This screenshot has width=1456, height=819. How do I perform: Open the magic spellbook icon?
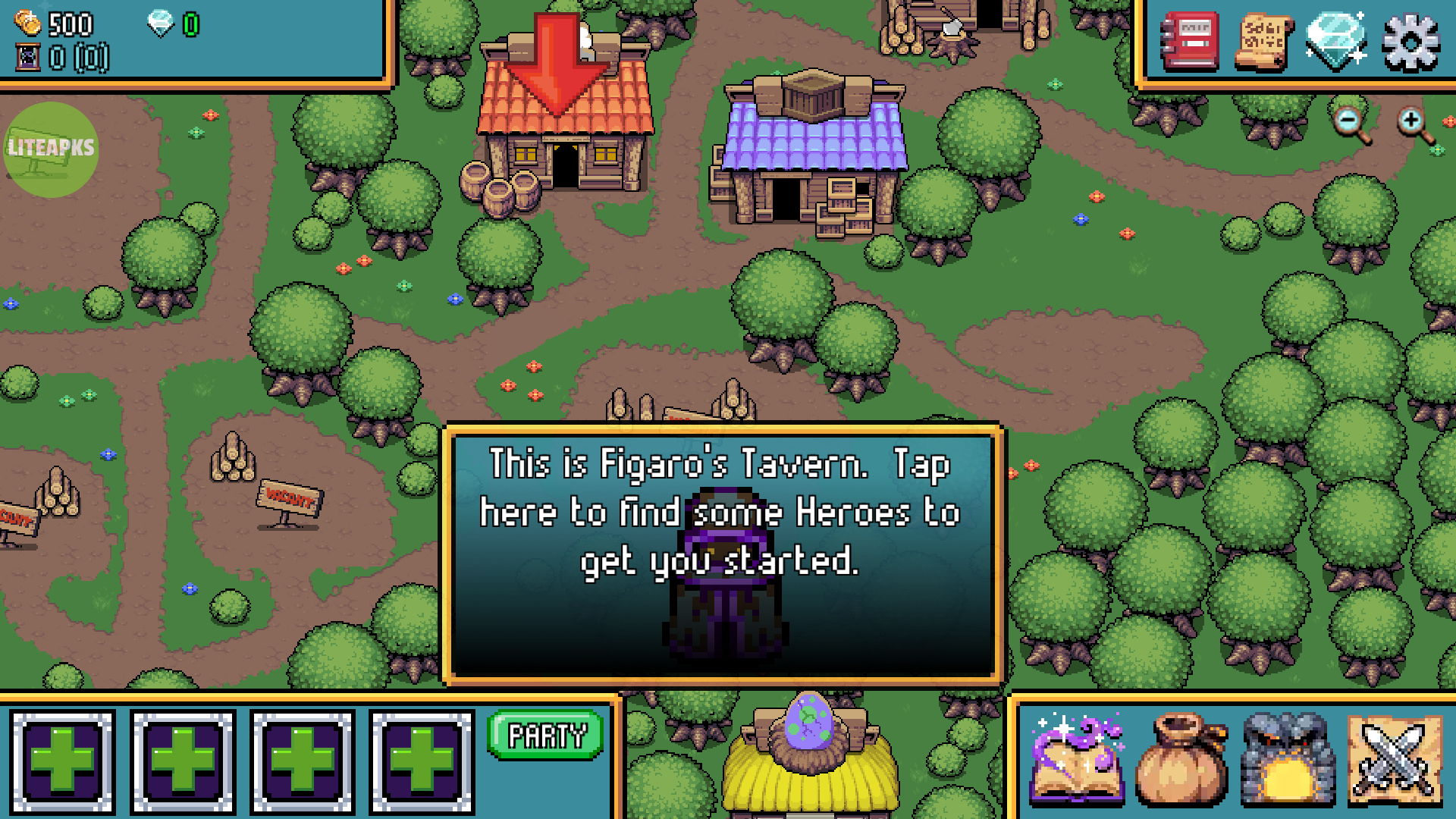pyautogui.click(x=1077, y=758)
